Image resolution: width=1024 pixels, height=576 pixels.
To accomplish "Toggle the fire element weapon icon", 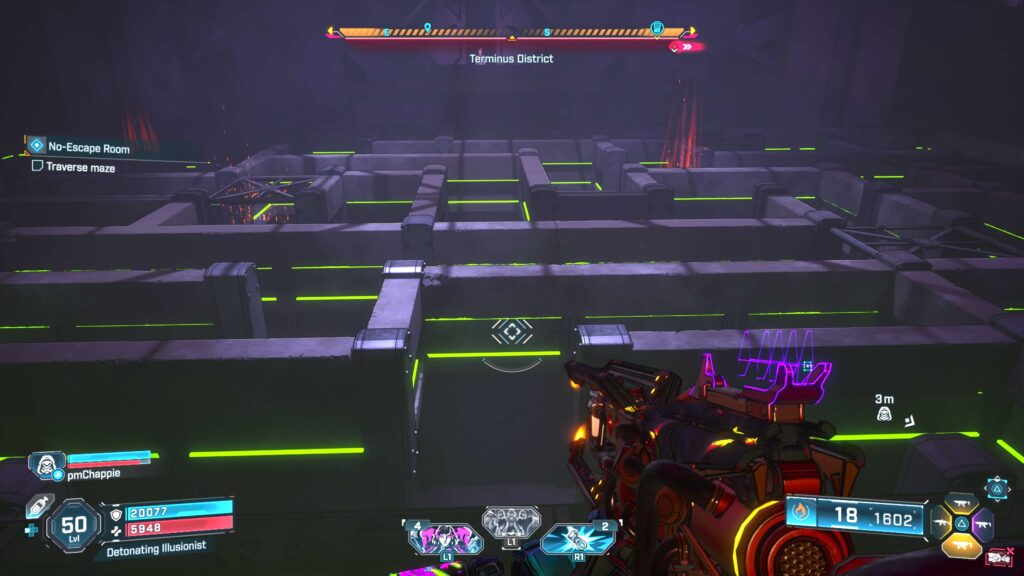I will [x=801, y=514].
